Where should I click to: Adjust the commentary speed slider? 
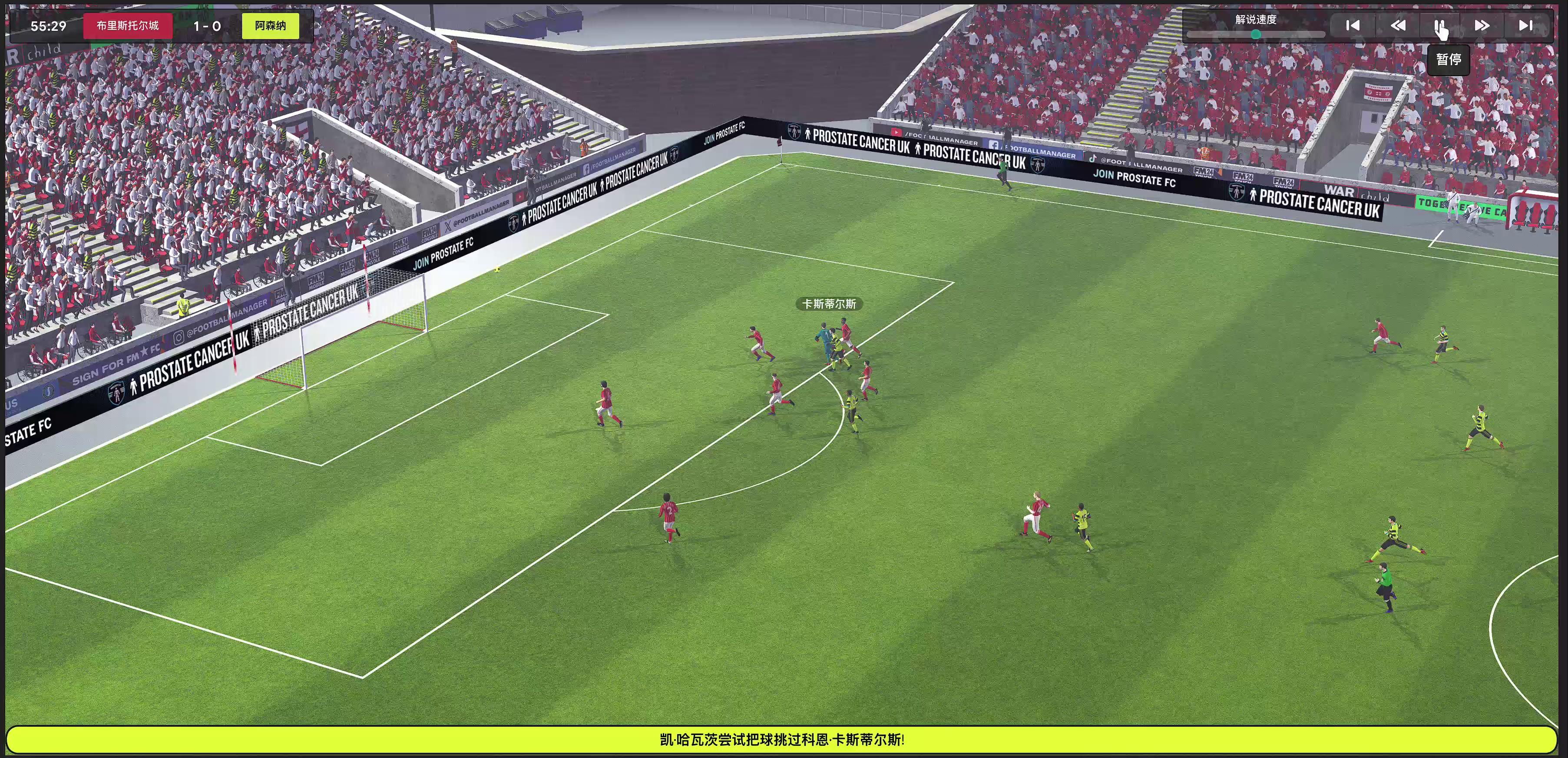click(1255, 35)
